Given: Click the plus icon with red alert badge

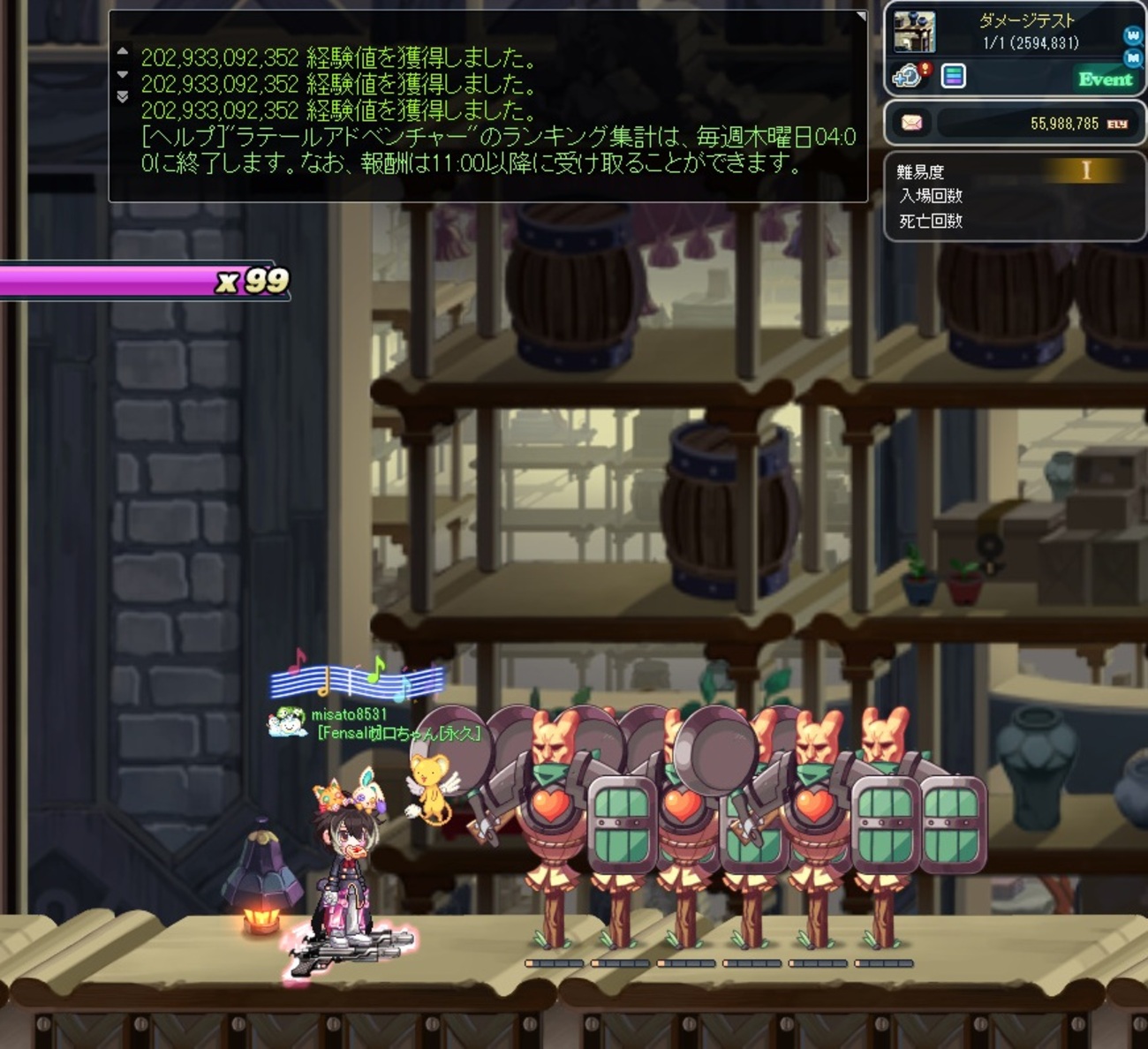Looking at the screenshot, I should click(x=910, y=76).
